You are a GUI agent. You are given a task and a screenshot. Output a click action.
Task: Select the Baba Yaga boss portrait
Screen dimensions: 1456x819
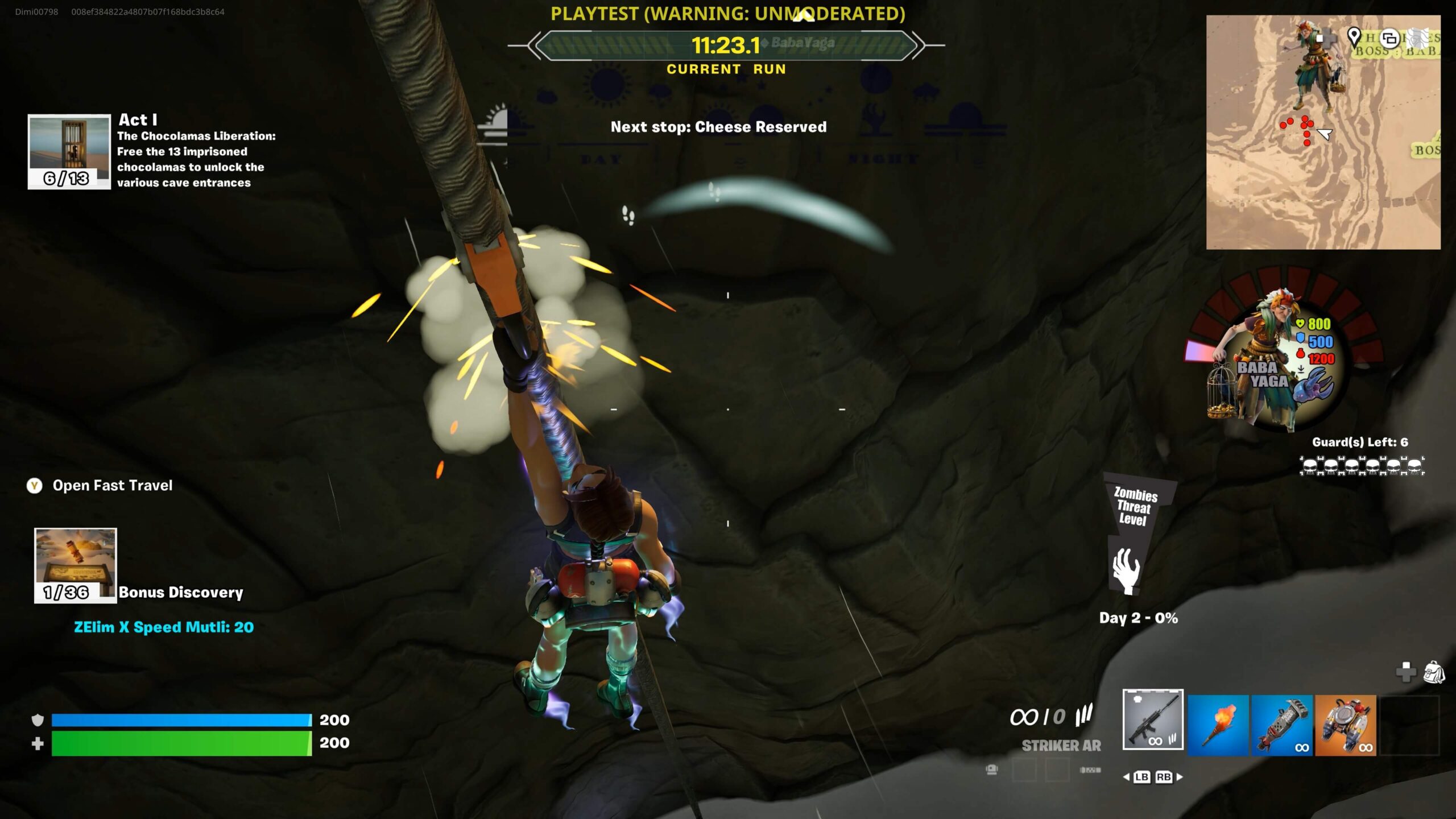[1274, 364]
